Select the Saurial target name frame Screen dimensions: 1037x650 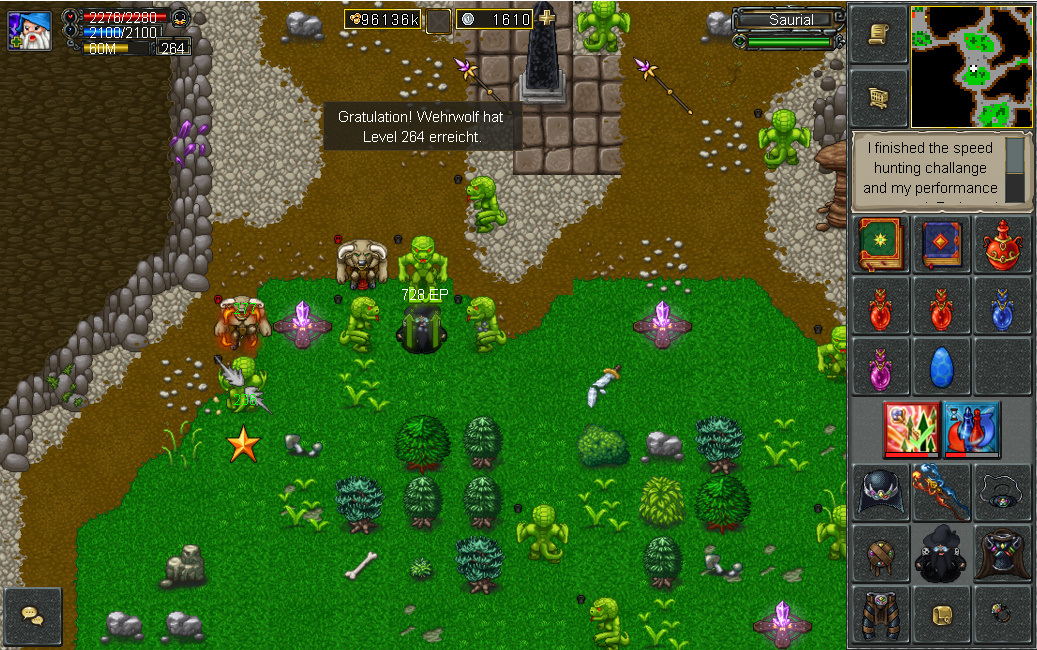tap(791, 20)
